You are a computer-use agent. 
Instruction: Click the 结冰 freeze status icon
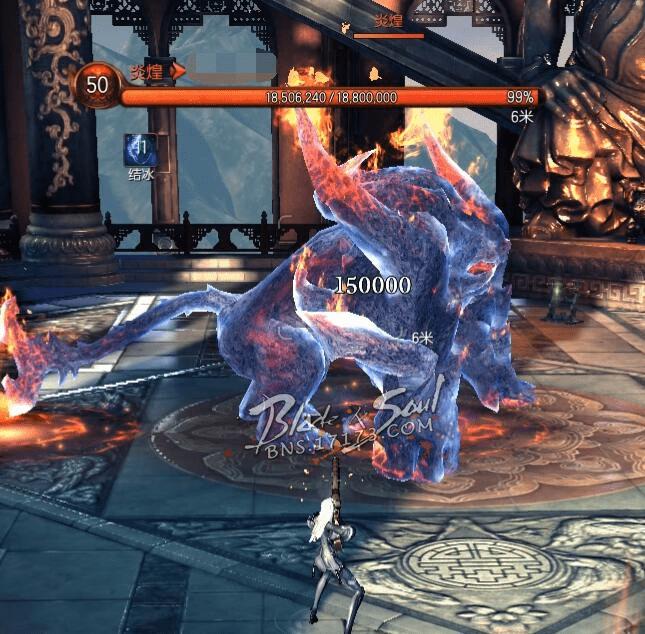pos(139,150)
